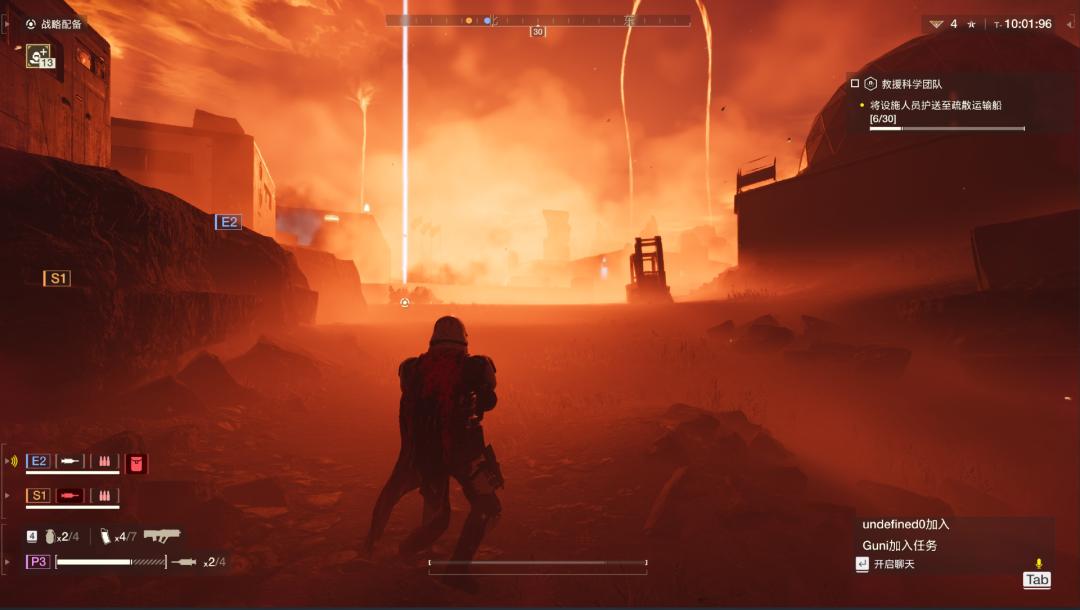Viewport: 1080px width, 610px height.
Task: Select squadmate E2's tag in the squad list
Action: (39, 461)
